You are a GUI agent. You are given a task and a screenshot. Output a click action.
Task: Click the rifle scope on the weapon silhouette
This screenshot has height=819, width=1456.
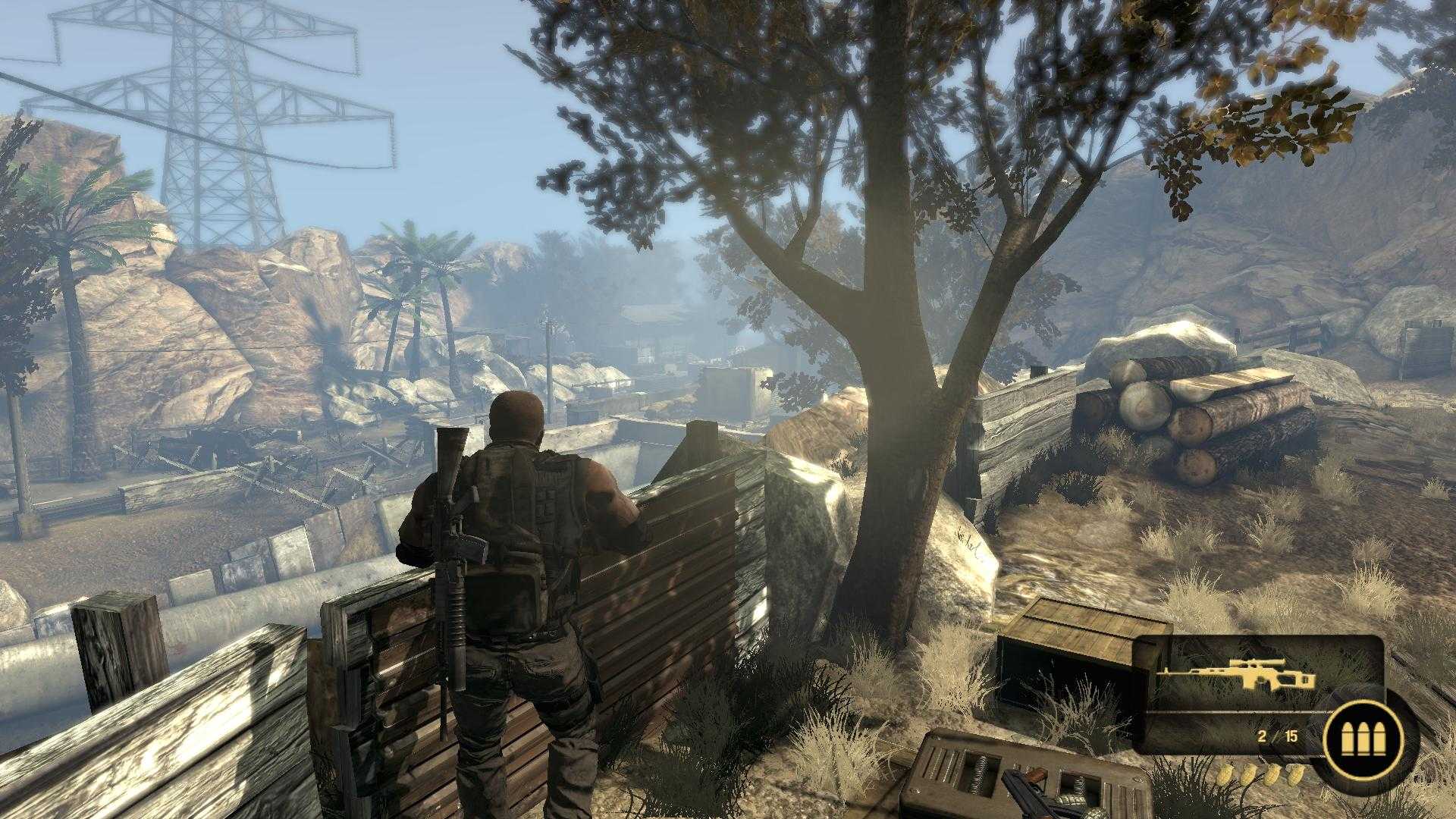click(x=1257, y=663)
